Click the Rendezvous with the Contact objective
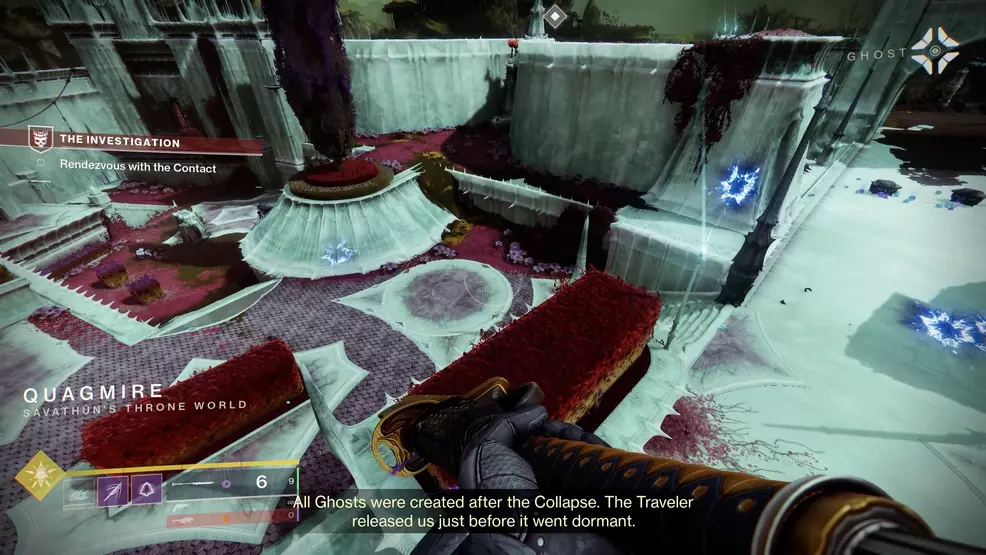This screenshot has height=555, width=986. coord(137,168)
